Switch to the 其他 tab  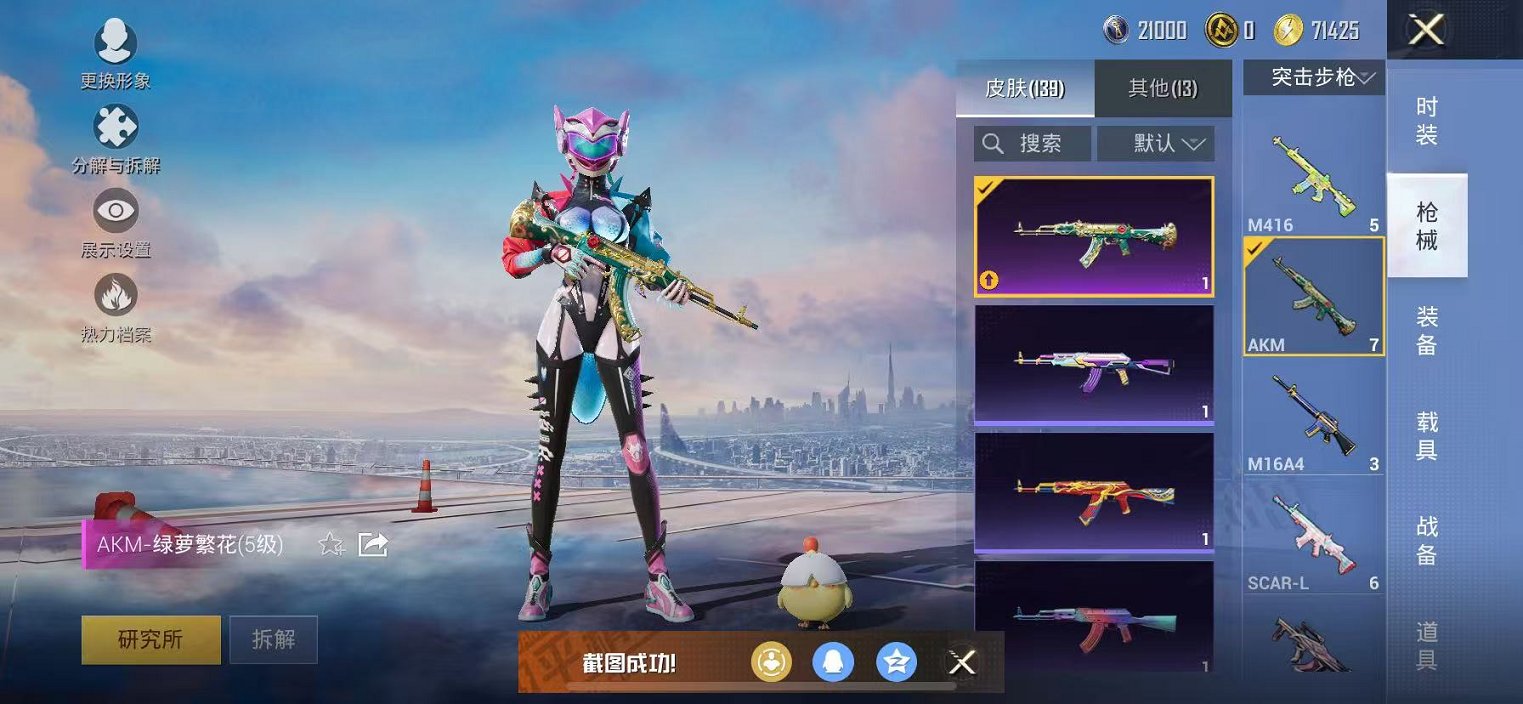(1162, 88)
